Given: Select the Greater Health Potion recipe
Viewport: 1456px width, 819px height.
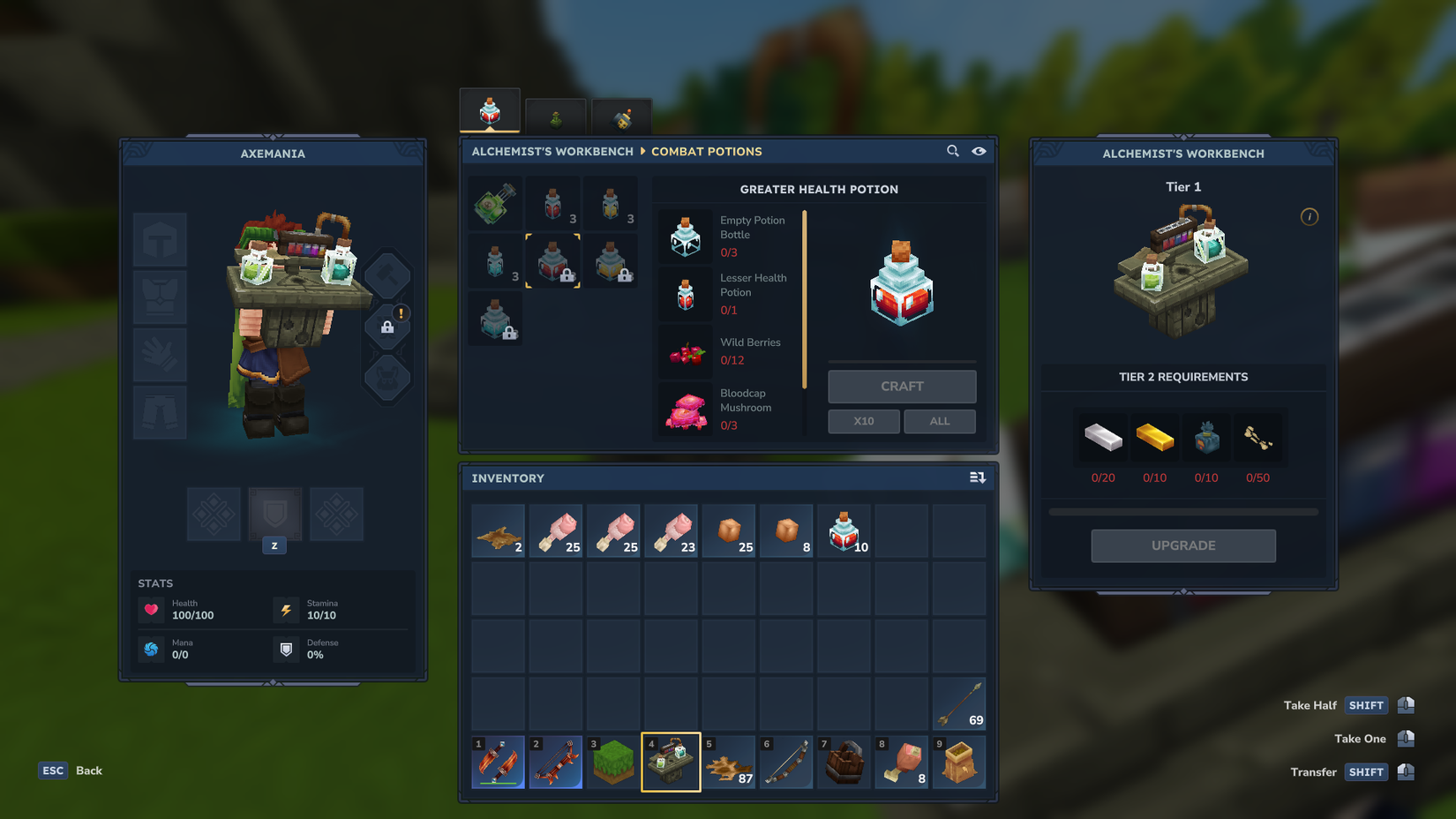Looking at the screenshot, I should [x=552, y=261].
